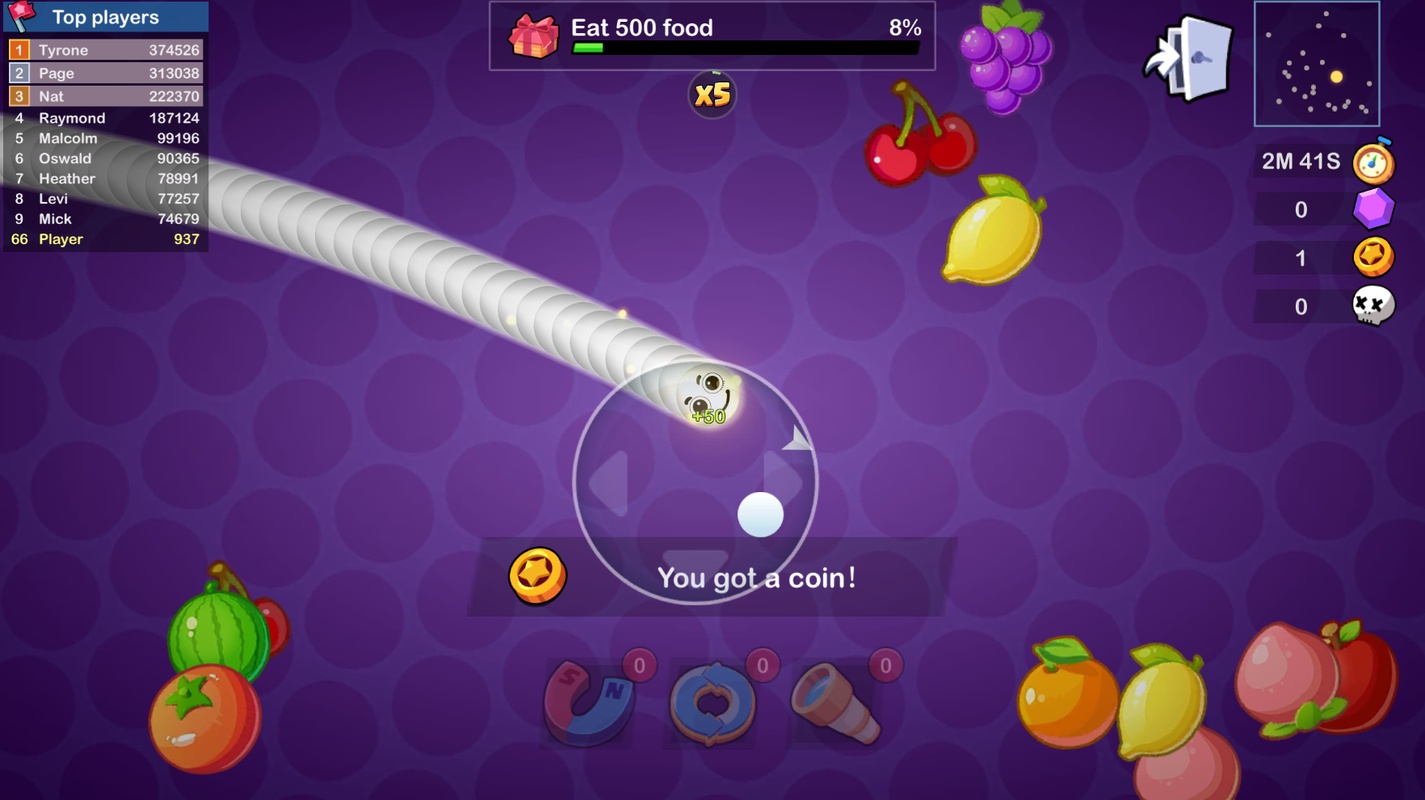Screen dimensions: 1425x800
Task: Open the minimap
Action: pyautogui.click(x=1316, y=64)
